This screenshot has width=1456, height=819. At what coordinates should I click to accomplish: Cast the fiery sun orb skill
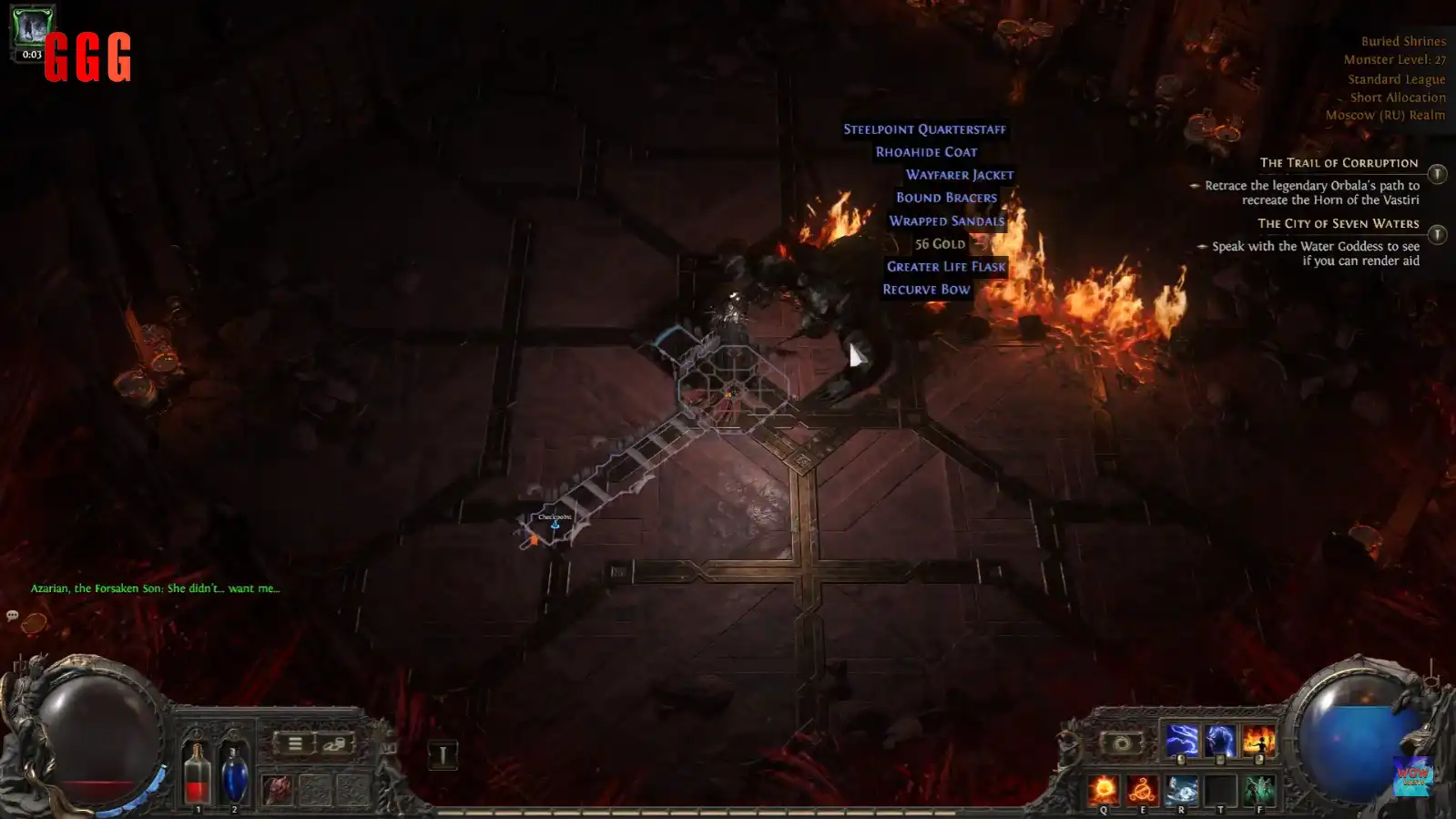pyautogui.click(x=1105, y=789)
